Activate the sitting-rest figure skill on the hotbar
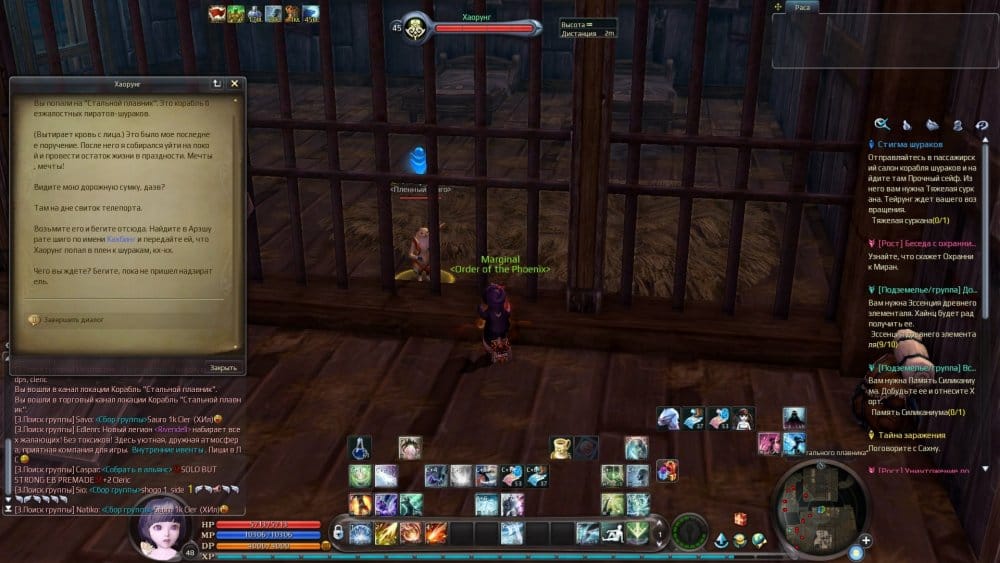1000x563 pixels. (x=613, y=533)
